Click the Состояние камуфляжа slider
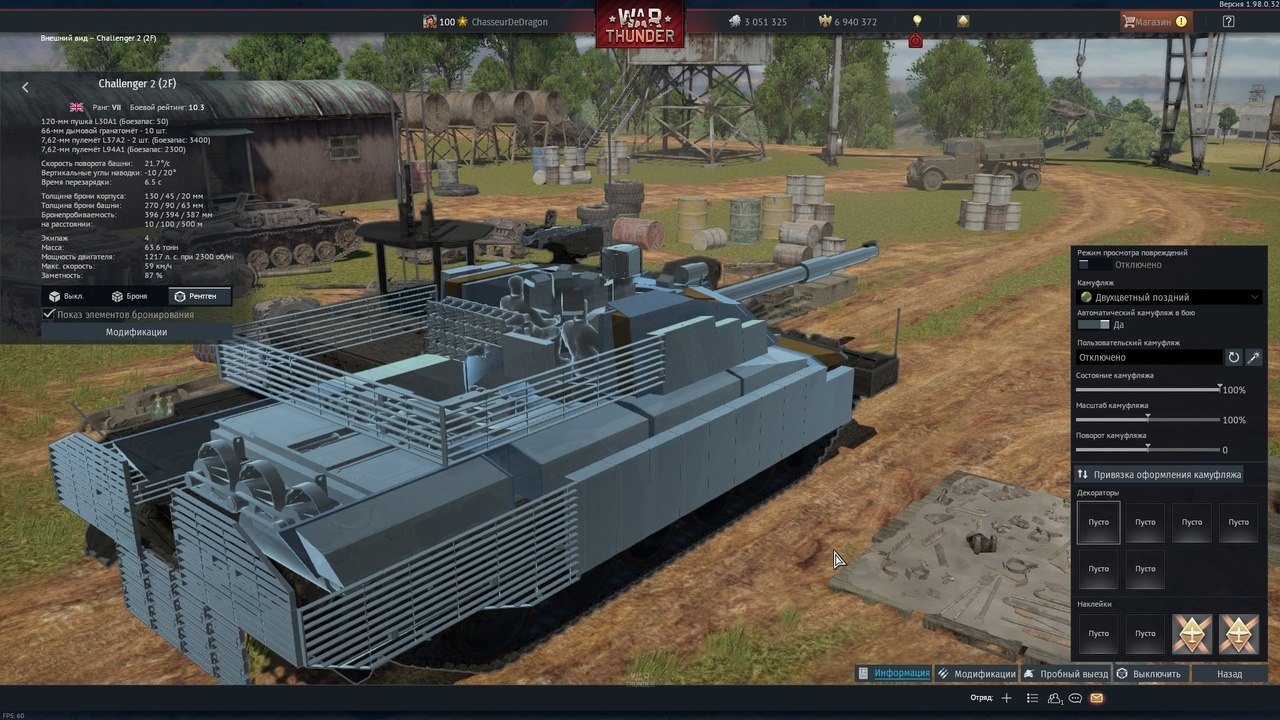Viewport: 1280px width, 720px height. (x=1147, y=388)
